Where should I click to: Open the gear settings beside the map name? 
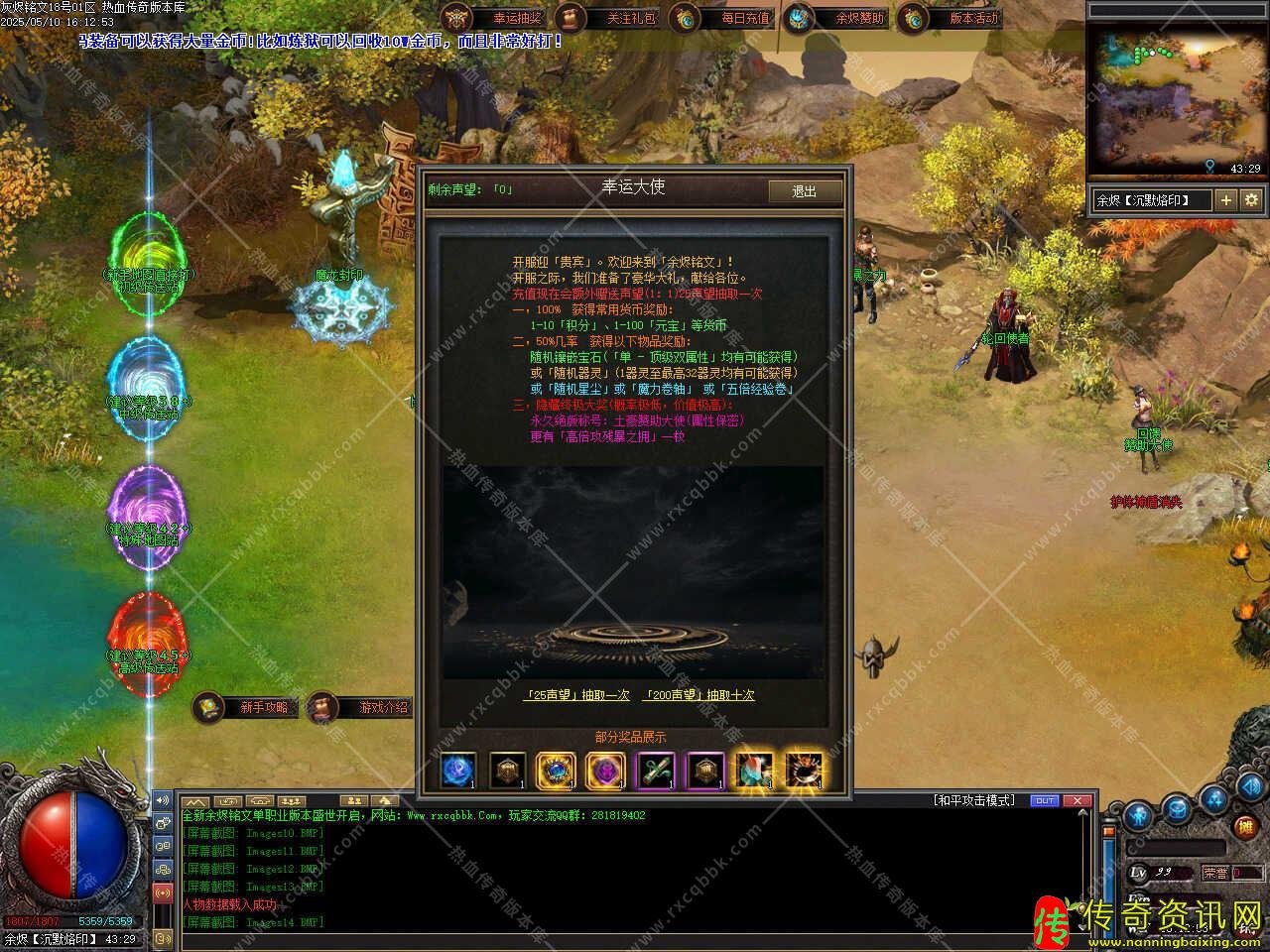tap(1251, 200)
